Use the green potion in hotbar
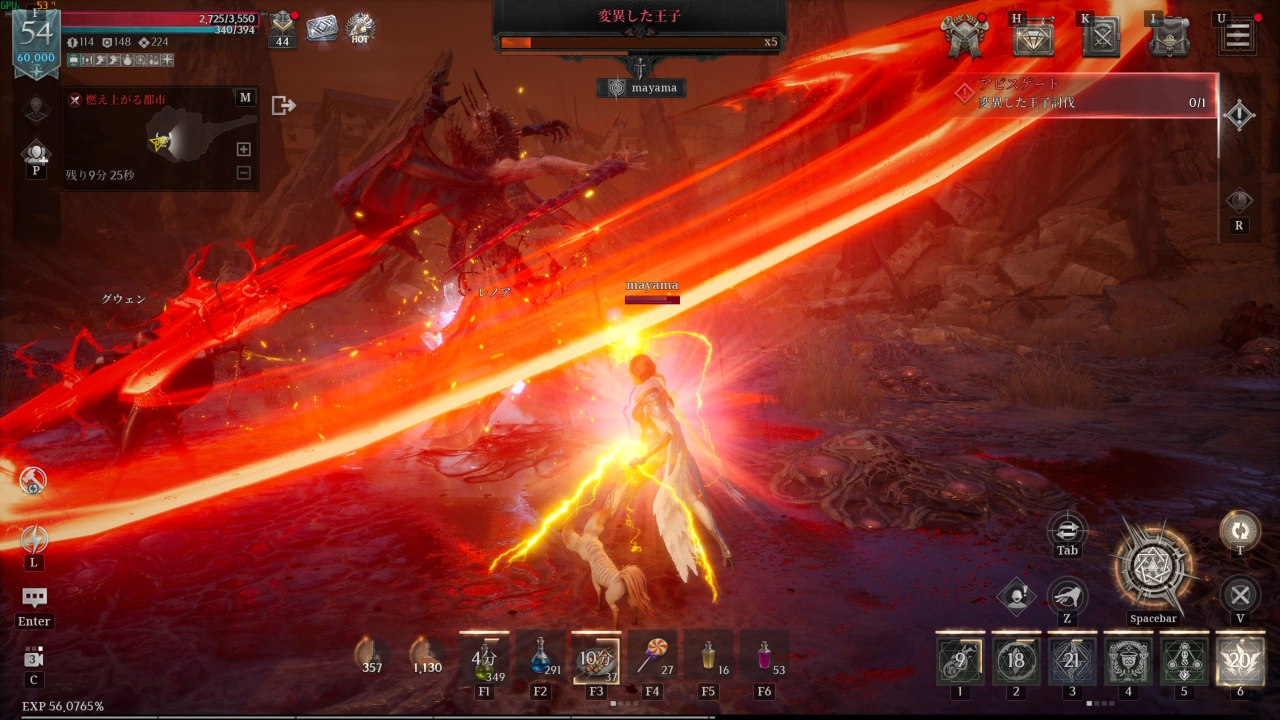 [484, 657]
